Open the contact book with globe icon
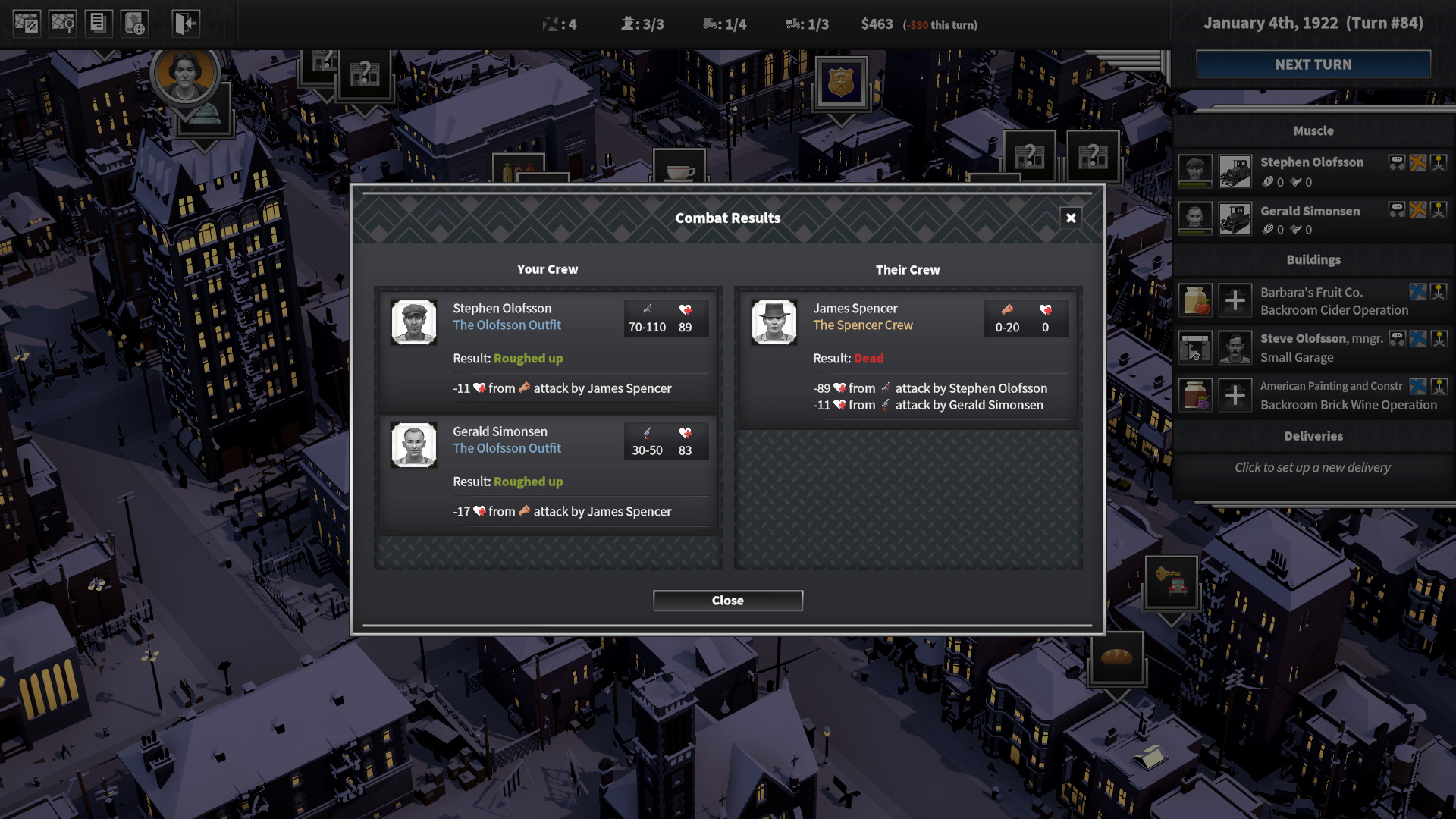This screenshot has height=819, width=1456. click(x=133, y=23)
